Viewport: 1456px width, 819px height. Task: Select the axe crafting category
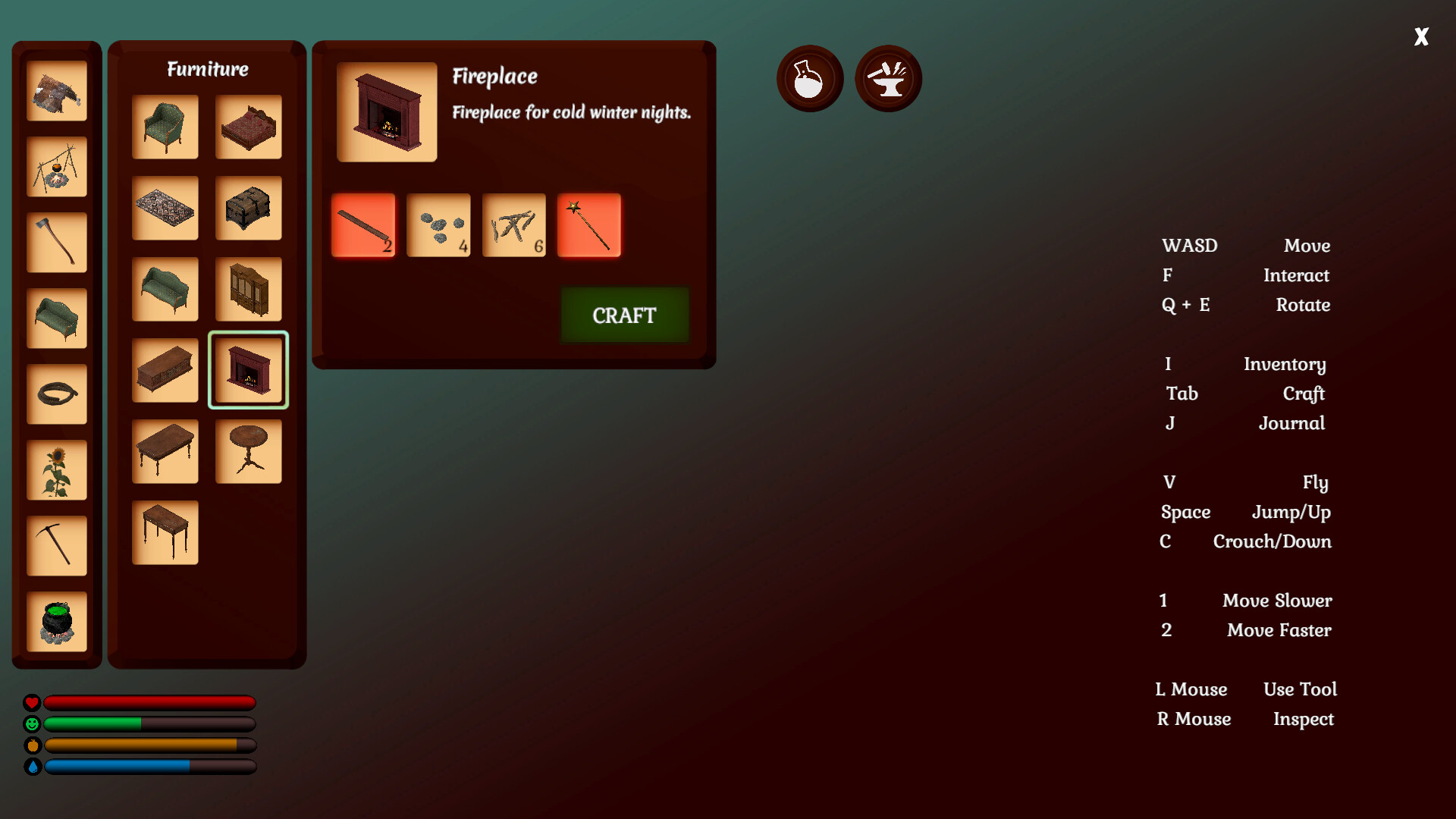(56, 243)
